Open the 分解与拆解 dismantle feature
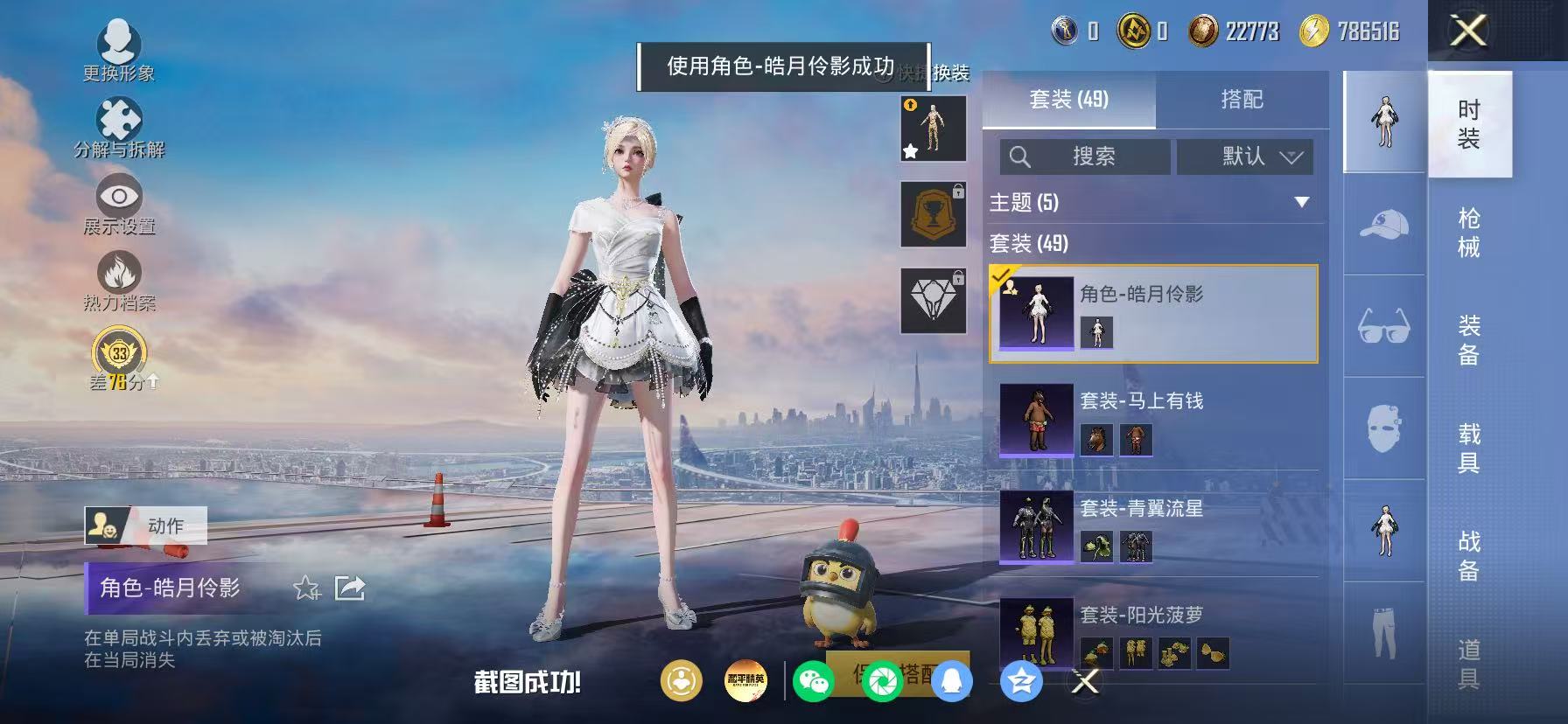1568x724 pixels. (121, 118)
